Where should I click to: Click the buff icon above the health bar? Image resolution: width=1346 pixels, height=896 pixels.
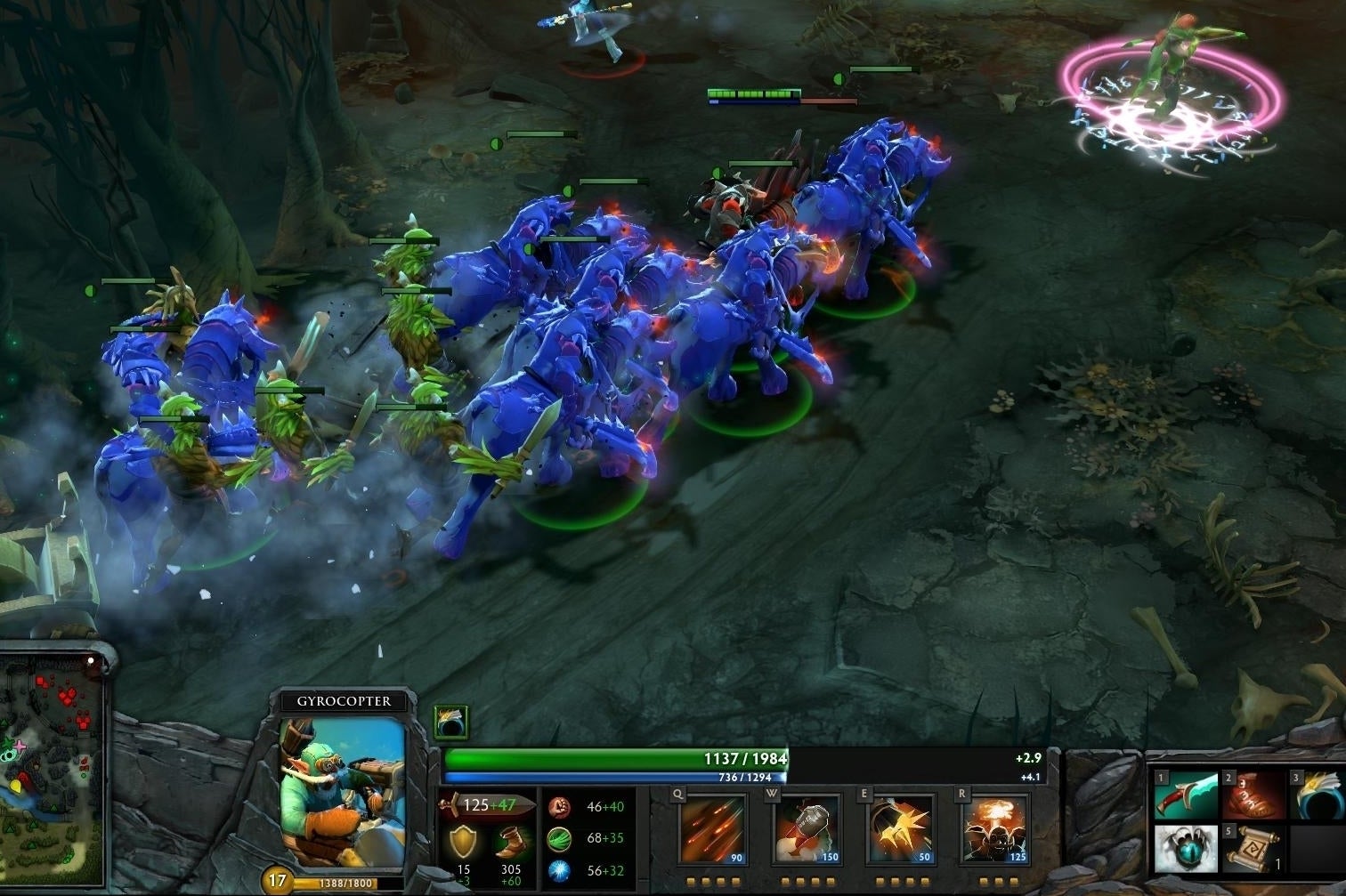coord(451,722)
